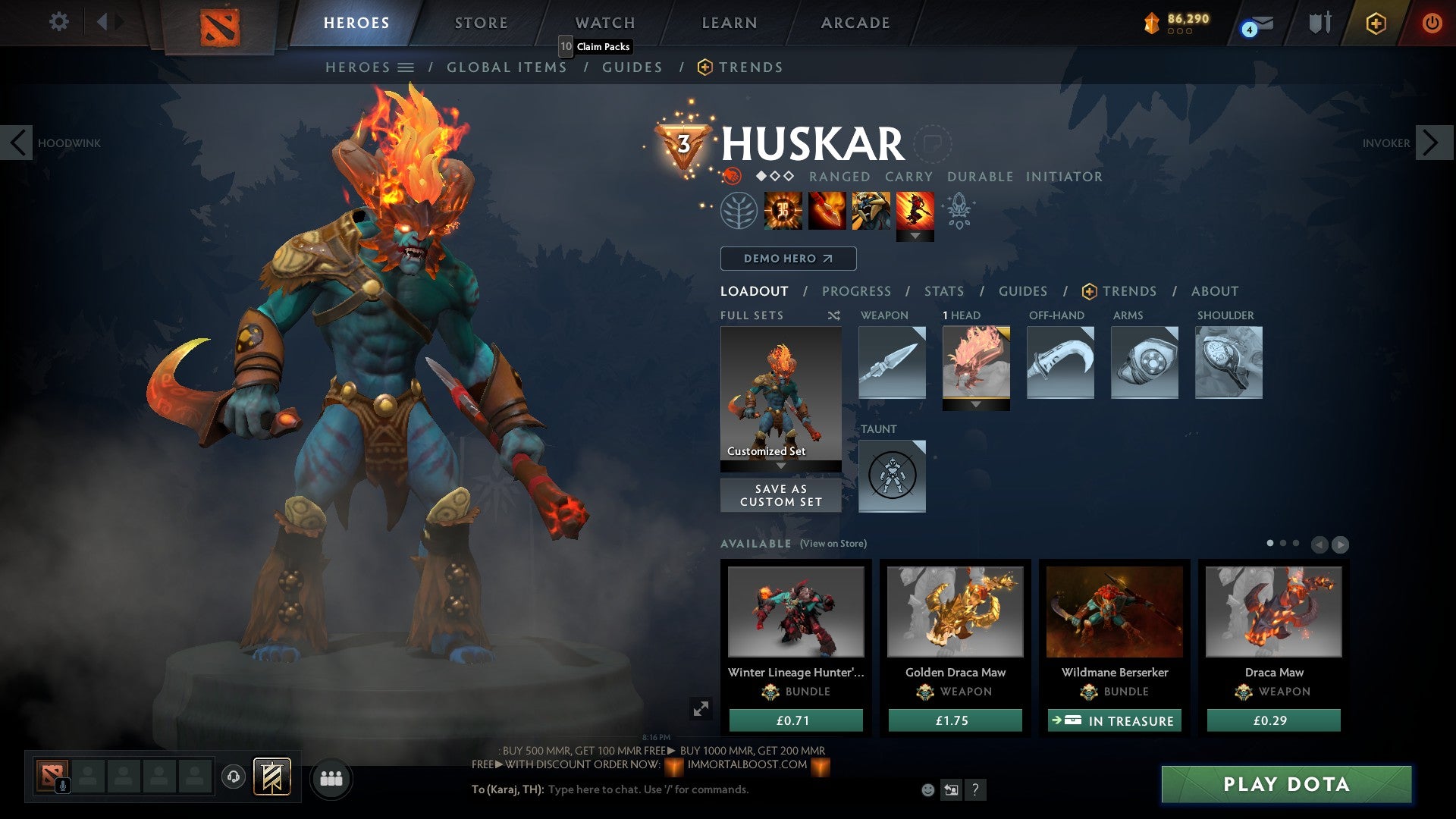Image resolution: width=1456 pixels, height=819 pixels.
Task: Open the Aghanim's upgrades icon
Action: [959, 213]
